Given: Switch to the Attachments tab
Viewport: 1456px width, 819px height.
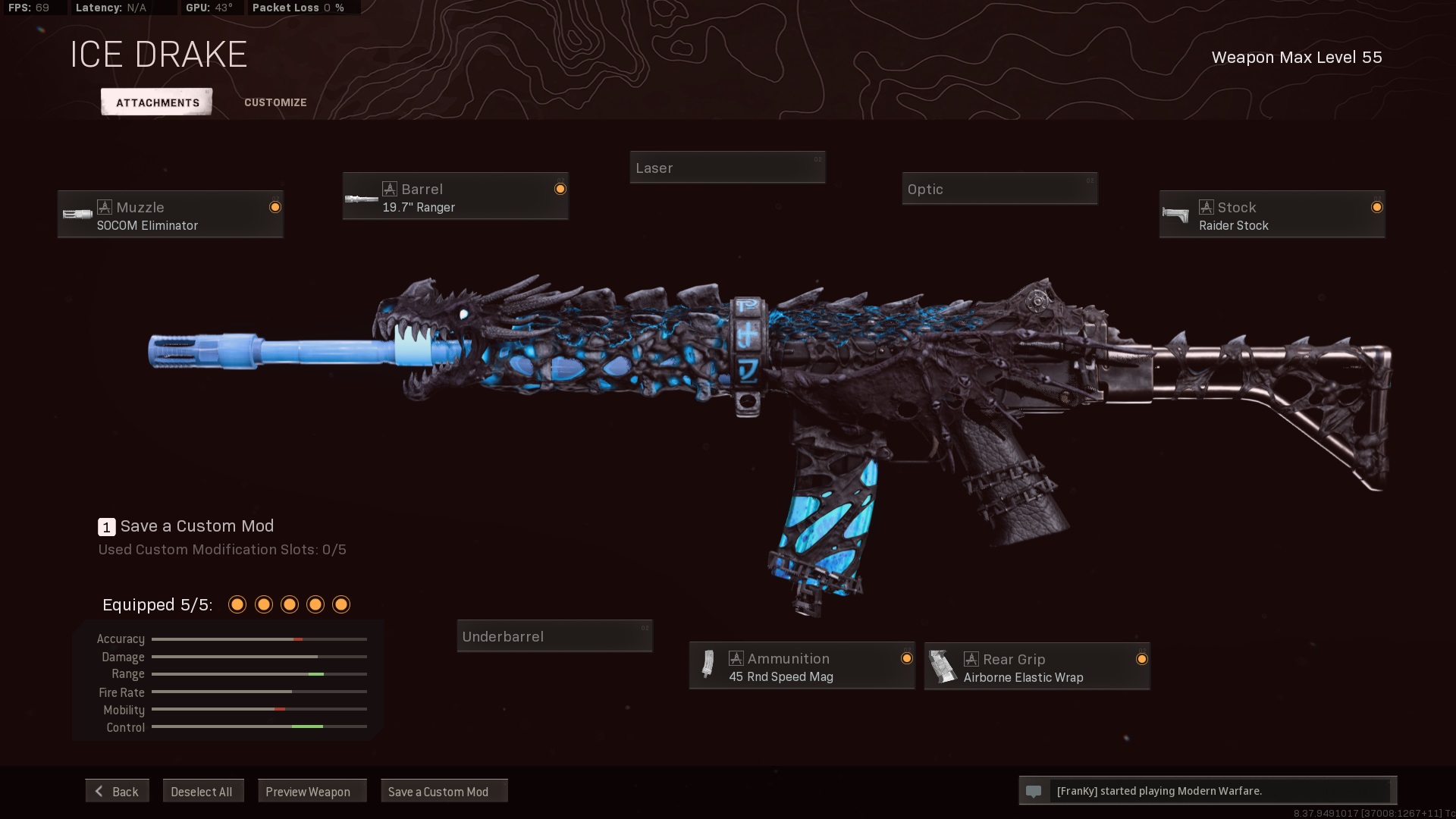Looking at the screenshot, I should click(x=157, y=102).
